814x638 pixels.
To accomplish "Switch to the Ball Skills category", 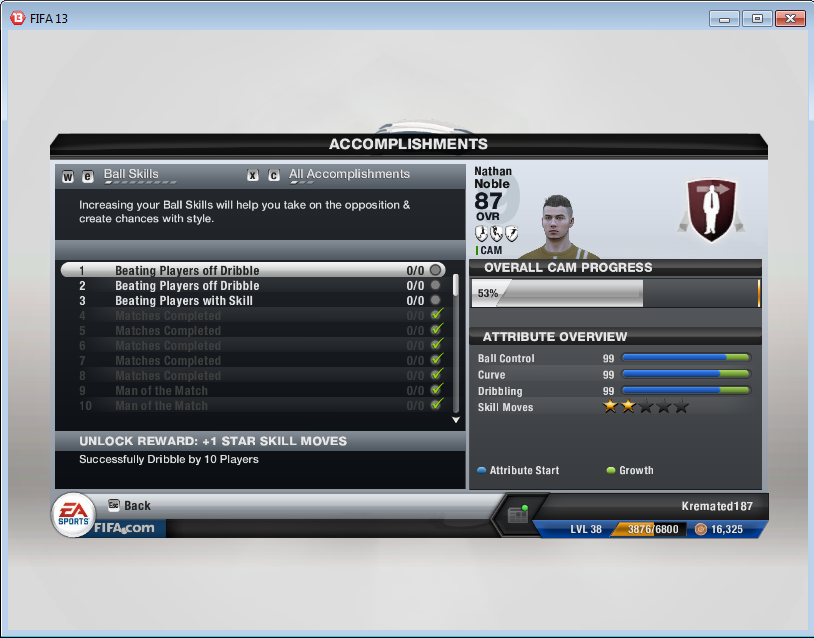I will (x=131, y=175).
